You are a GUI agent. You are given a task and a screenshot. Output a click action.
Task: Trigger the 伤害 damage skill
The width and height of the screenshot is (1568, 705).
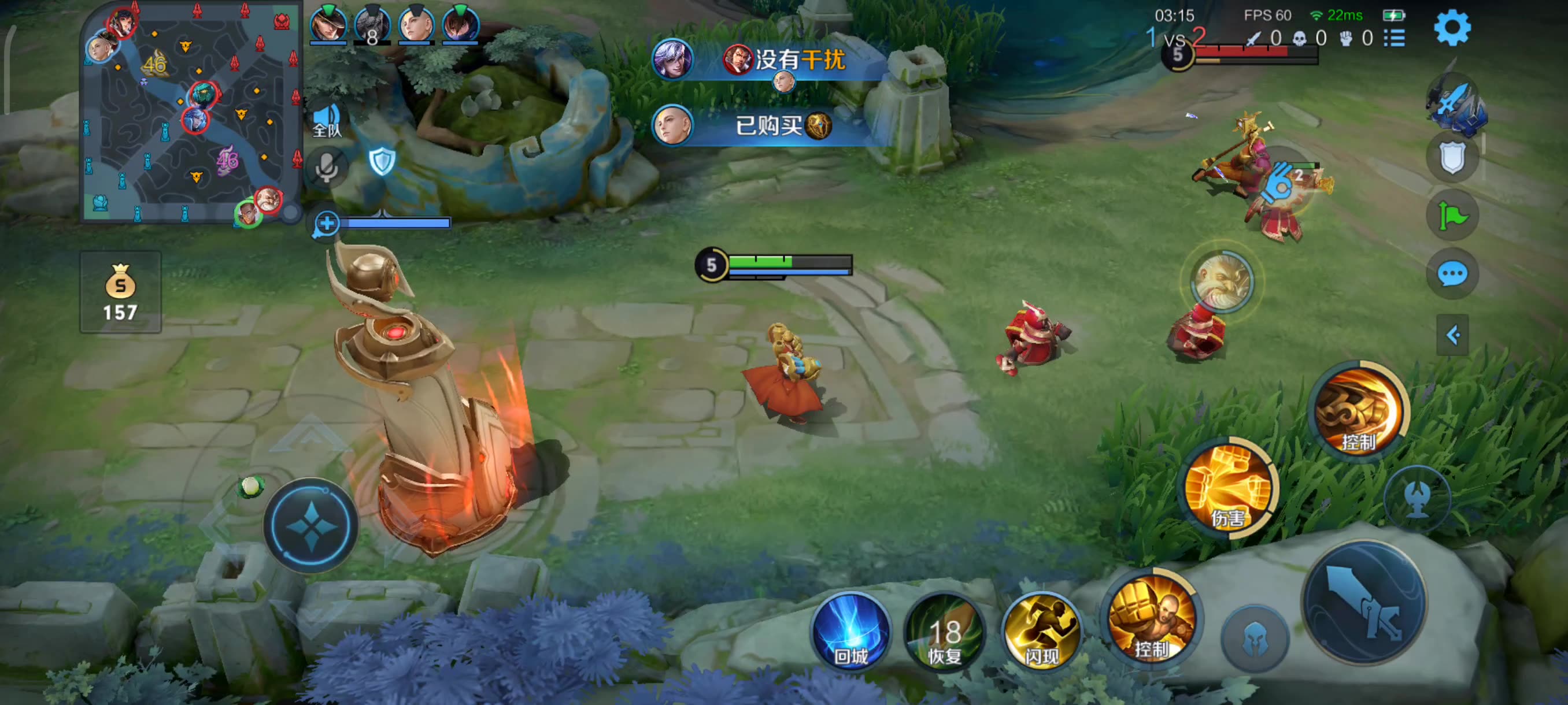1229,487
